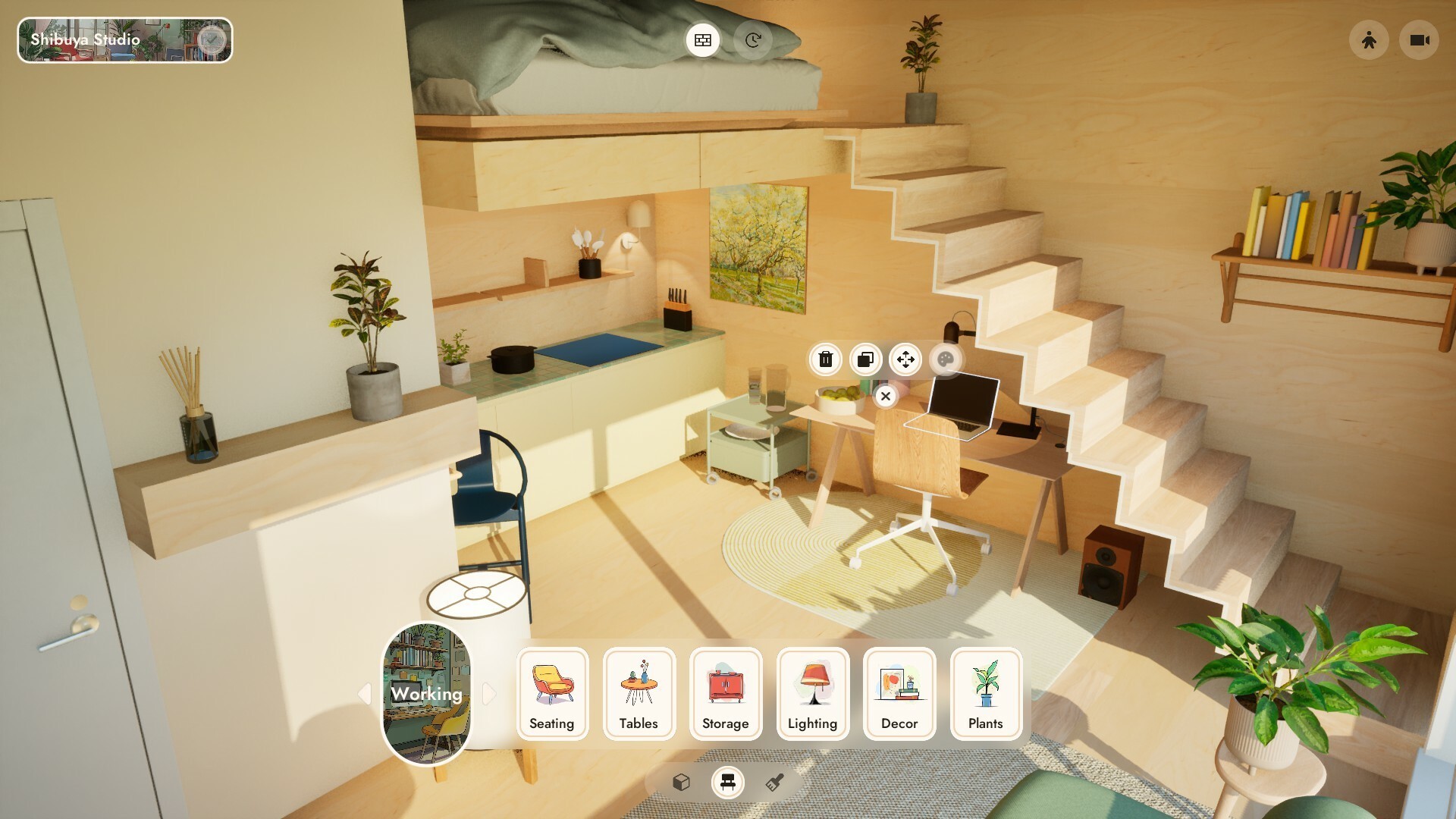Open the Decor category
This screenshot has height=819, width=1456.
(899, 694)
